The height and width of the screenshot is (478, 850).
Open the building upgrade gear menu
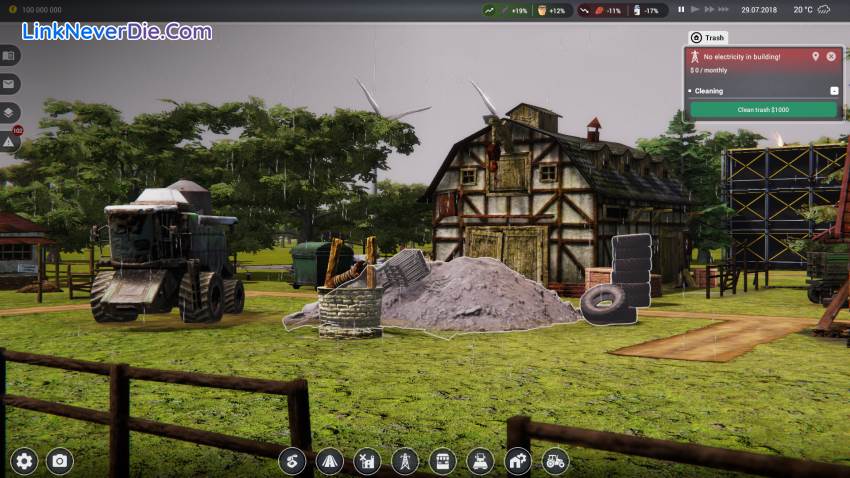click(x=518, y=461)
